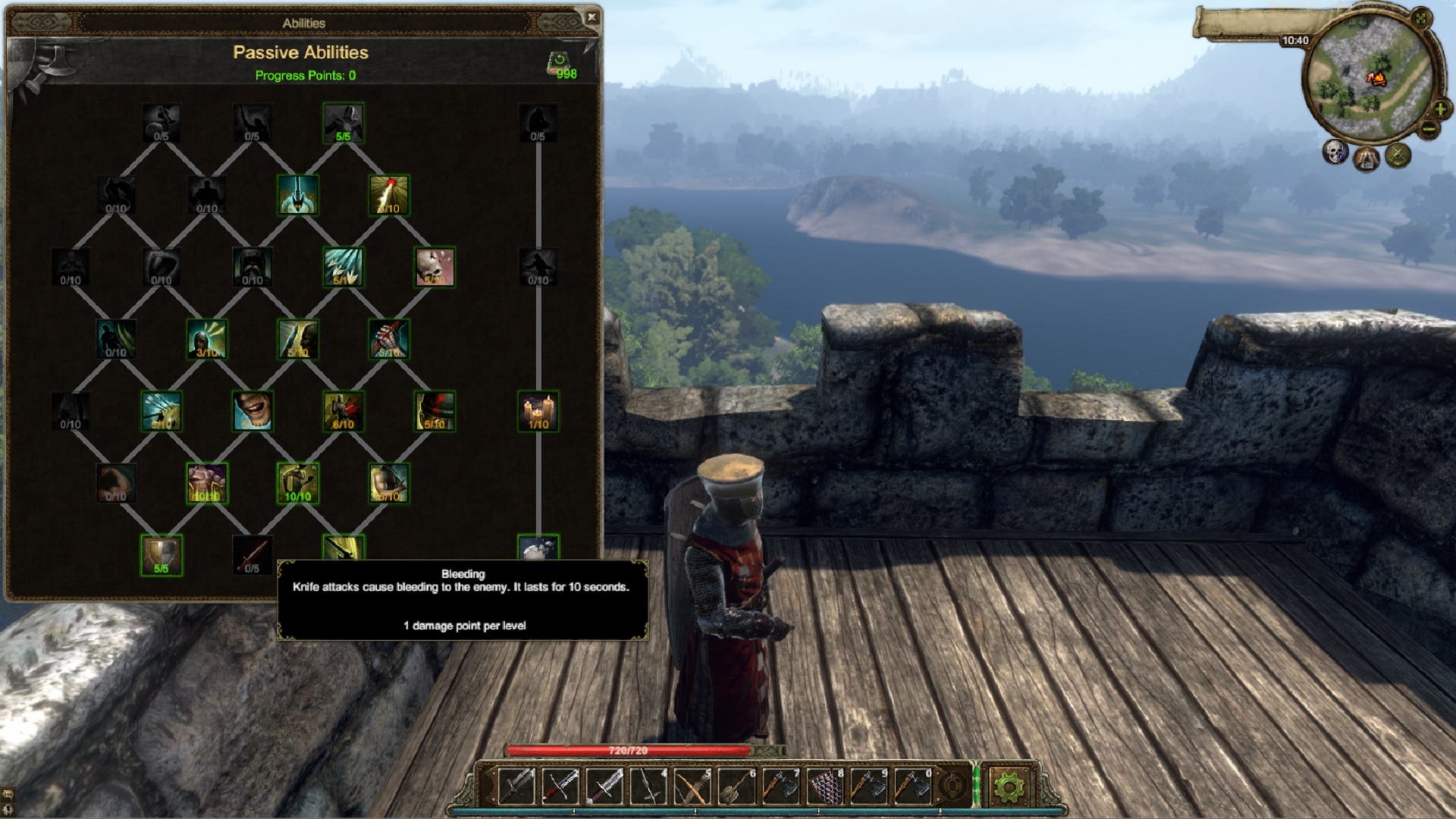The width and height of the screenshot is (1456, 819).
Task: Choose the ice shards passive ability
Action: pyautogui.click(x=344, y=267)
